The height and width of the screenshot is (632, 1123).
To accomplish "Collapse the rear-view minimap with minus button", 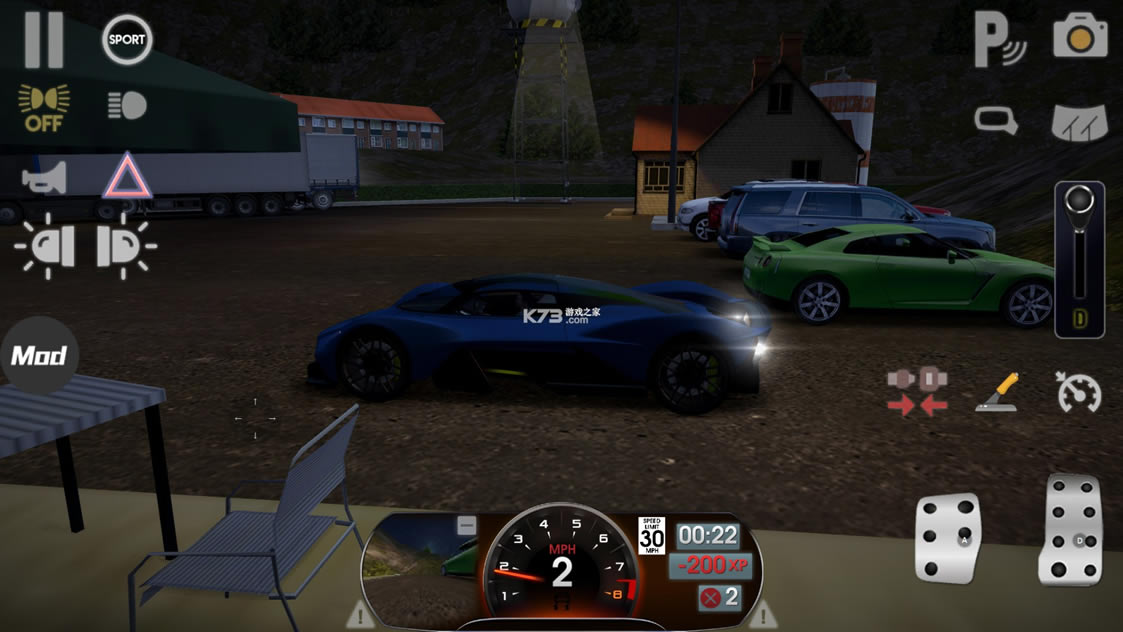I will pyautogui.click(x=466, y=525).
